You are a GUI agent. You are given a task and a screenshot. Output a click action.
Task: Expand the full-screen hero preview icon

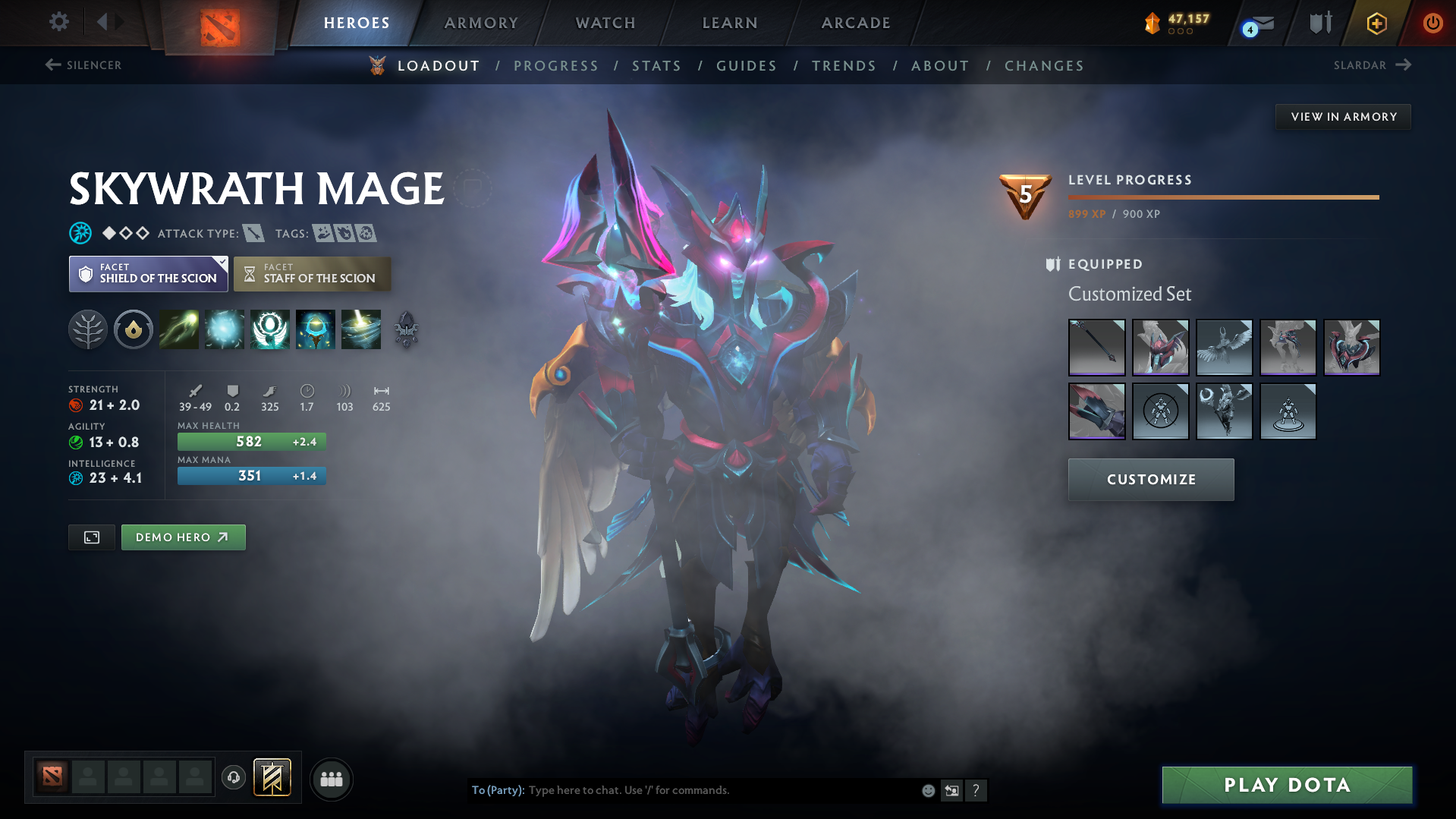point(91,537)
